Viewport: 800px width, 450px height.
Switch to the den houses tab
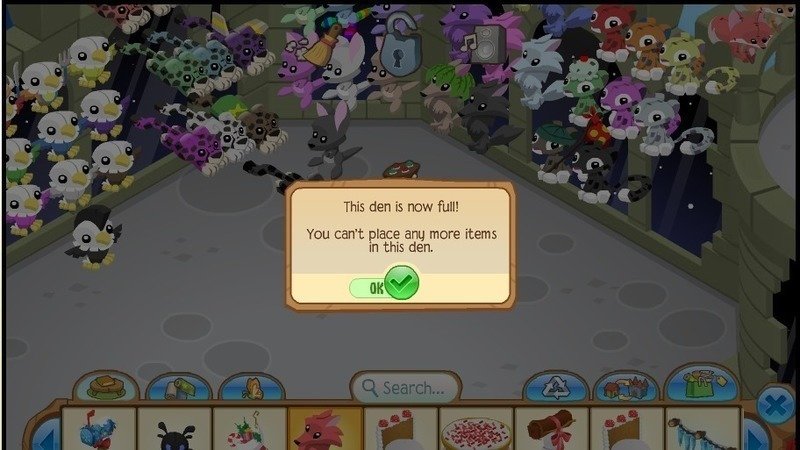(x=627, y=388)
